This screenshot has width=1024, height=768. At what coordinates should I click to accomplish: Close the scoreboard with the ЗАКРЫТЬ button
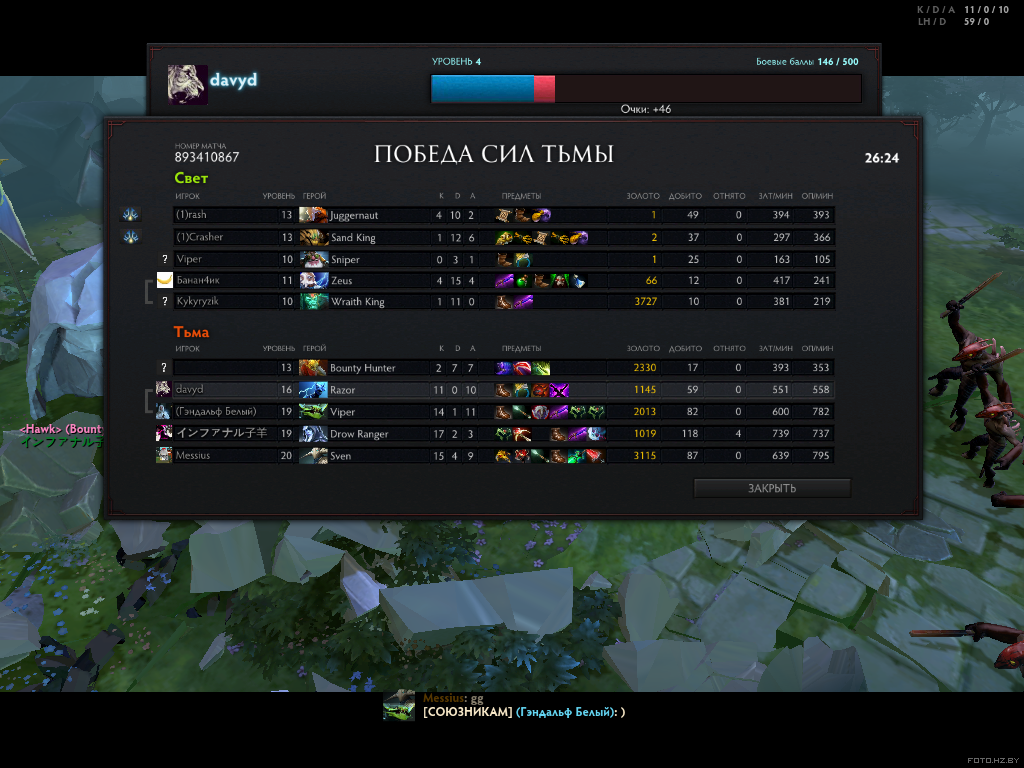(x=771, y=488)
